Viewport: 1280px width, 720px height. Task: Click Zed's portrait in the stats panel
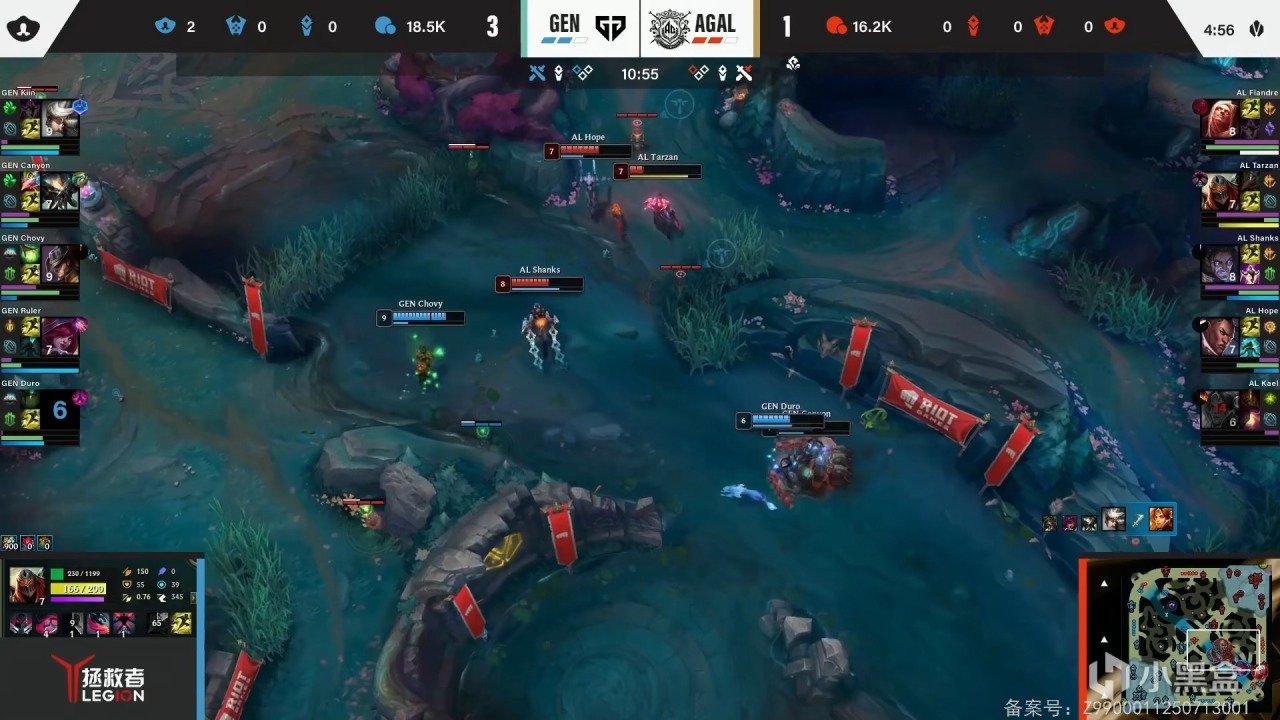click(27, 584)
